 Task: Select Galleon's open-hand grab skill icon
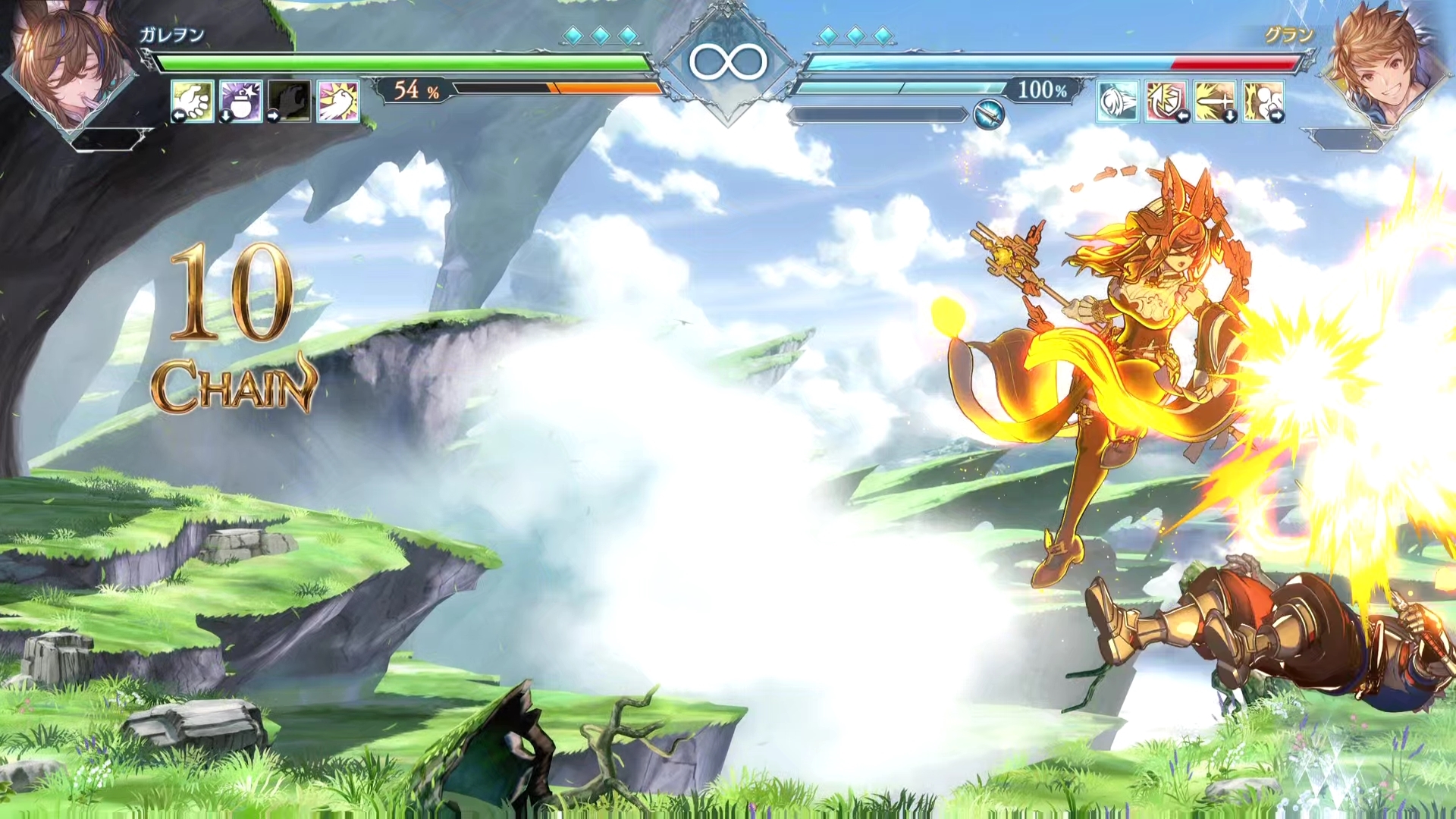193,101
